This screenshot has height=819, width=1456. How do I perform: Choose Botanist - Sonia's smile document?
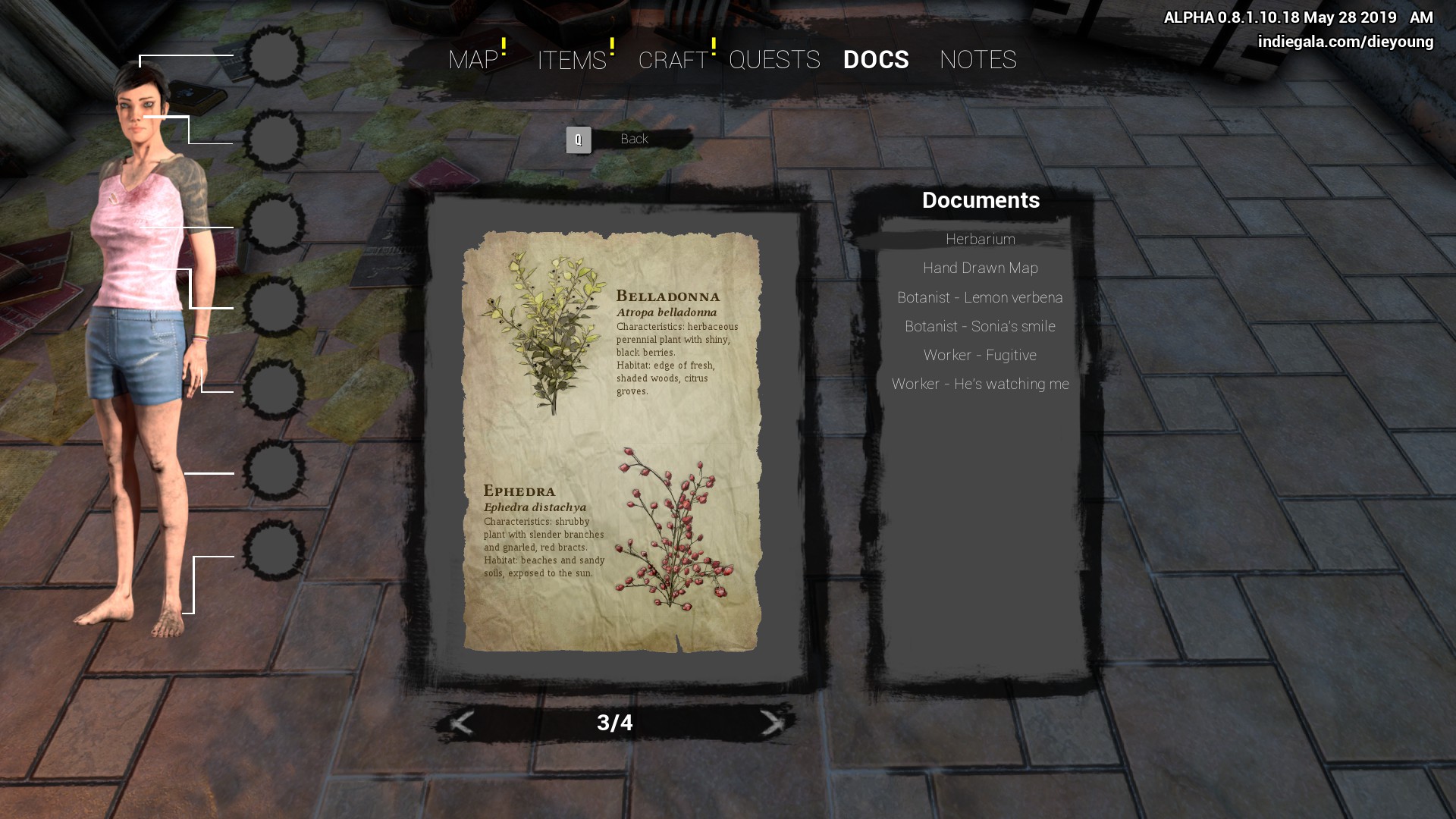pos(980,326)
